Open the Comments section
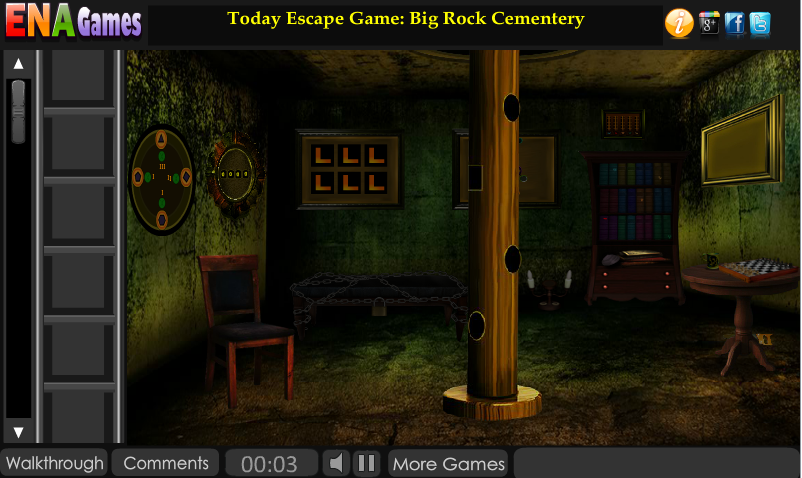 coord(166,463)
